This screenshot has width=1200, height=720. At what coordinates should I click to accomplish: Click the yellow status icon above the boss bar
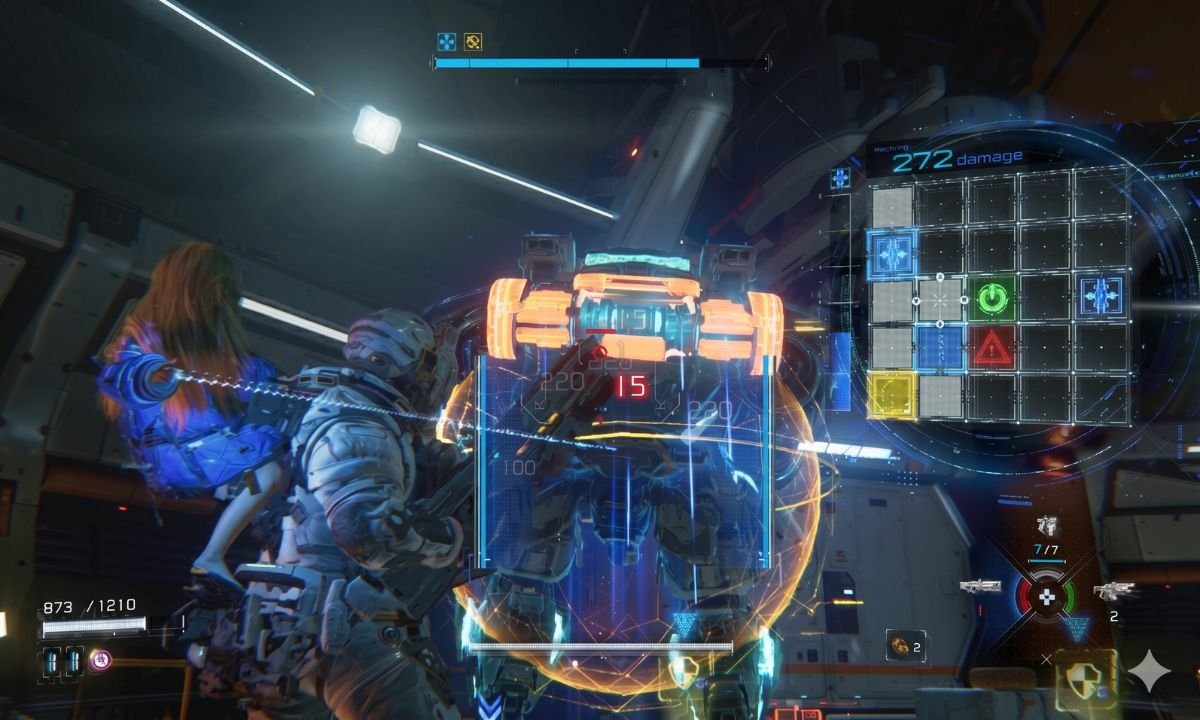click(x=473, y=42)
